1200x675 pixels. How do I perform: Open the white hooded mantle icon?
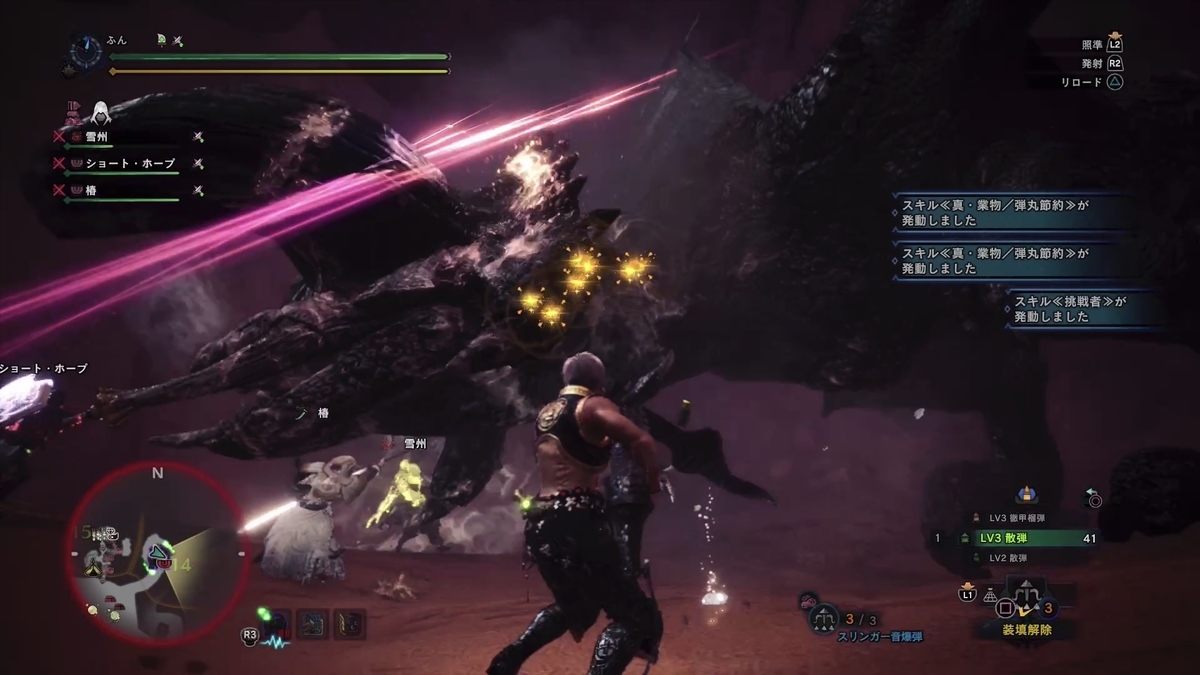click(100, 112)
